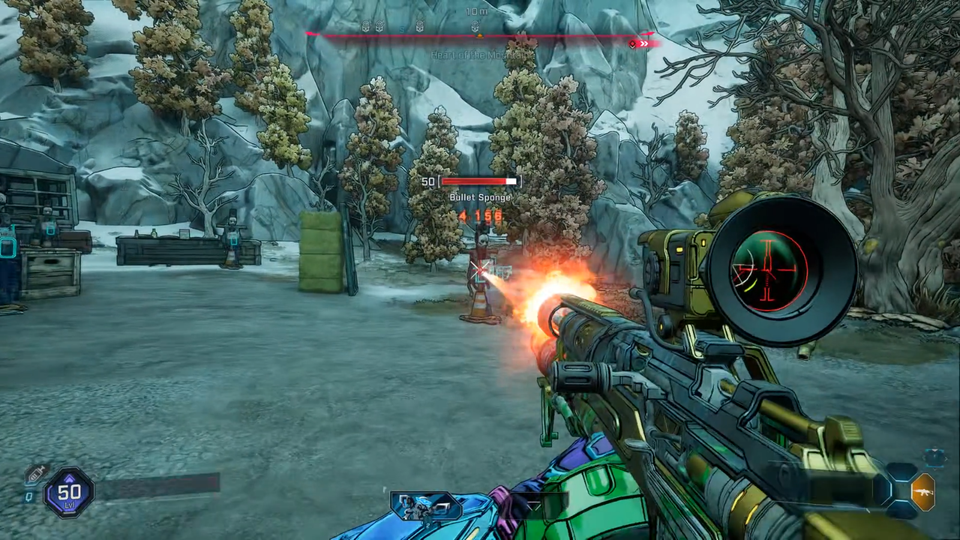This screenshot has width=960, height=540.
Task: Click the level 50 player badge
Action: tap(69, 492)
